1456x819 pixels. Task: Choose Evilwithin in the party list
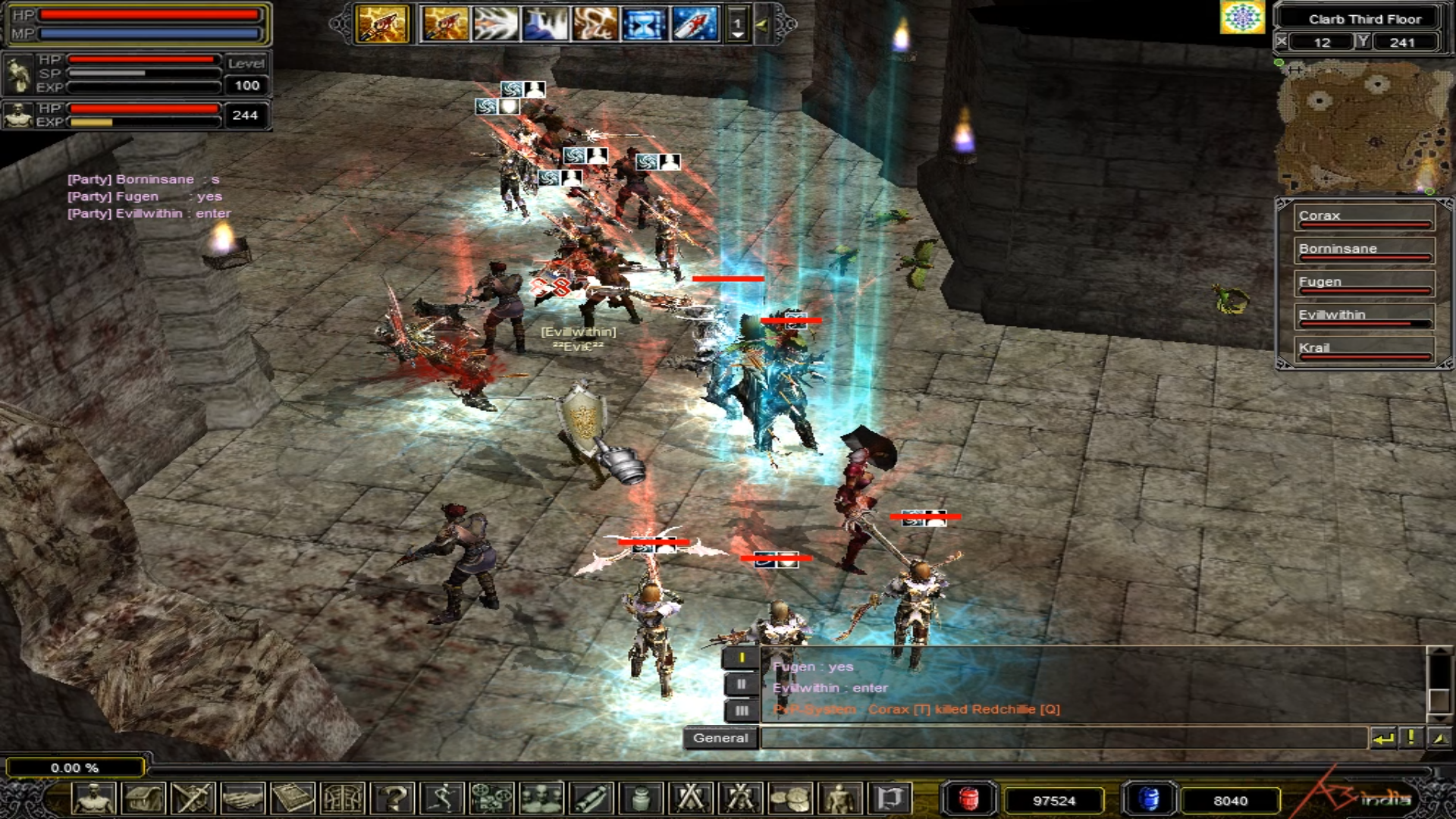pyautogui.click(x=1363, y=315)
